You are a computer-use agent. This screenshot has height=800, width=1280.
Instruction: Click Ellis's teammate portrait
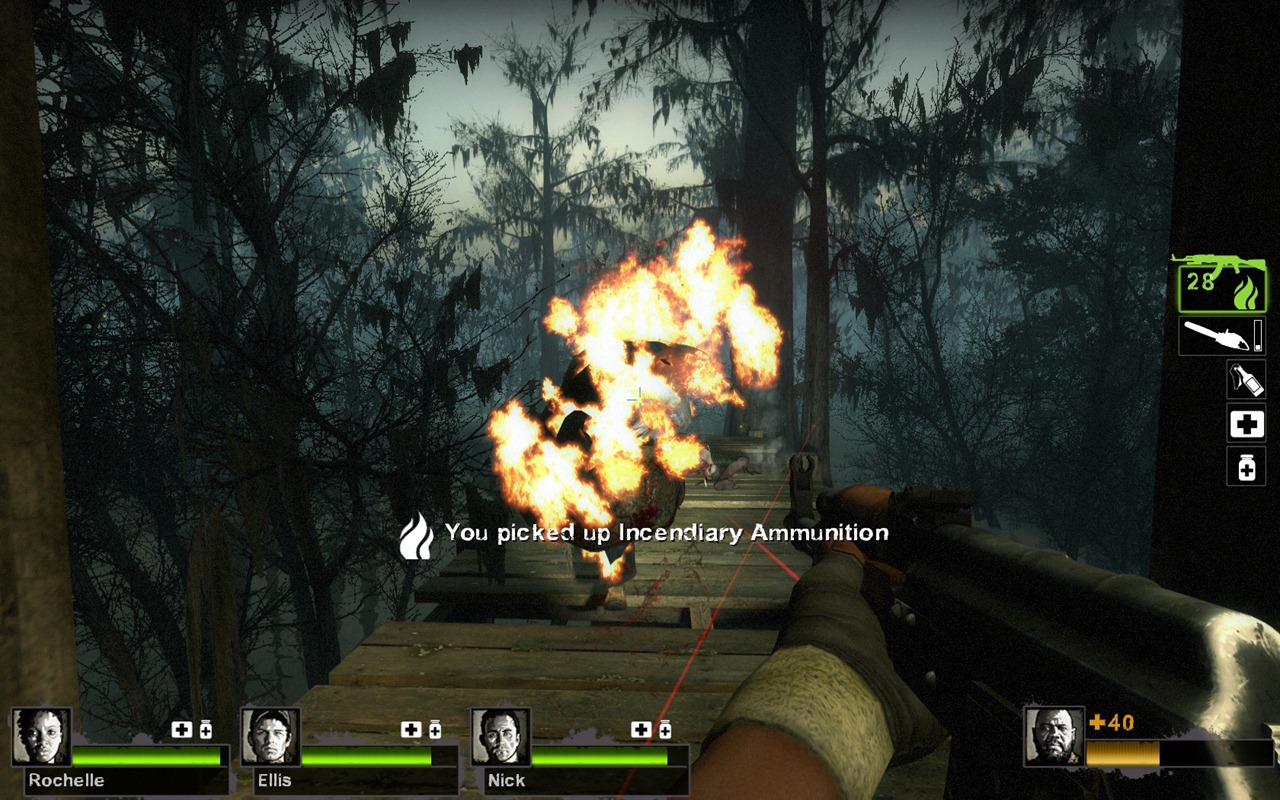[x=270, y=737]
